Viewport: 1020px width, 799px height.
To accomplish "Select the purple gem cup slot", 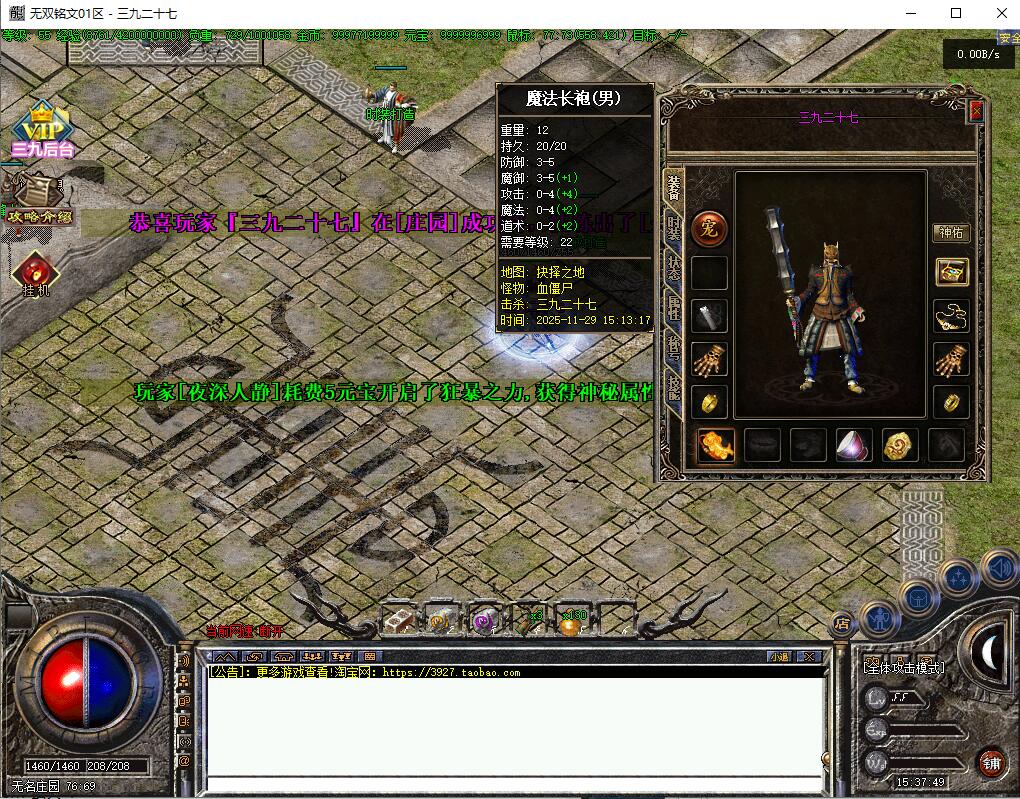I will pyautogui.click(x=853, y=445).
